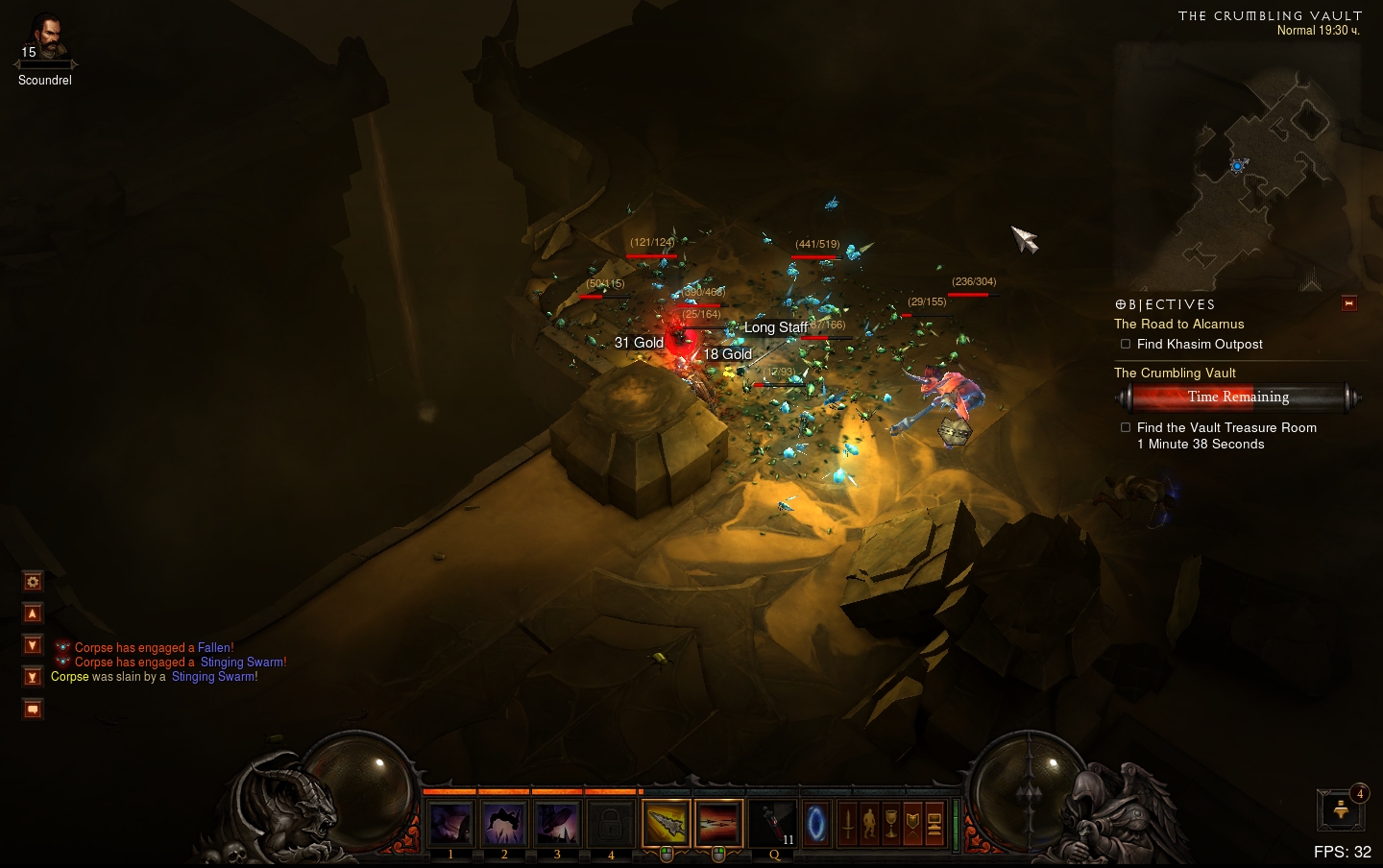Viewport: 1383px width, 868px height.
Task: Activate the vault leap skill in slot 2
Action: (x=503, y=824)
